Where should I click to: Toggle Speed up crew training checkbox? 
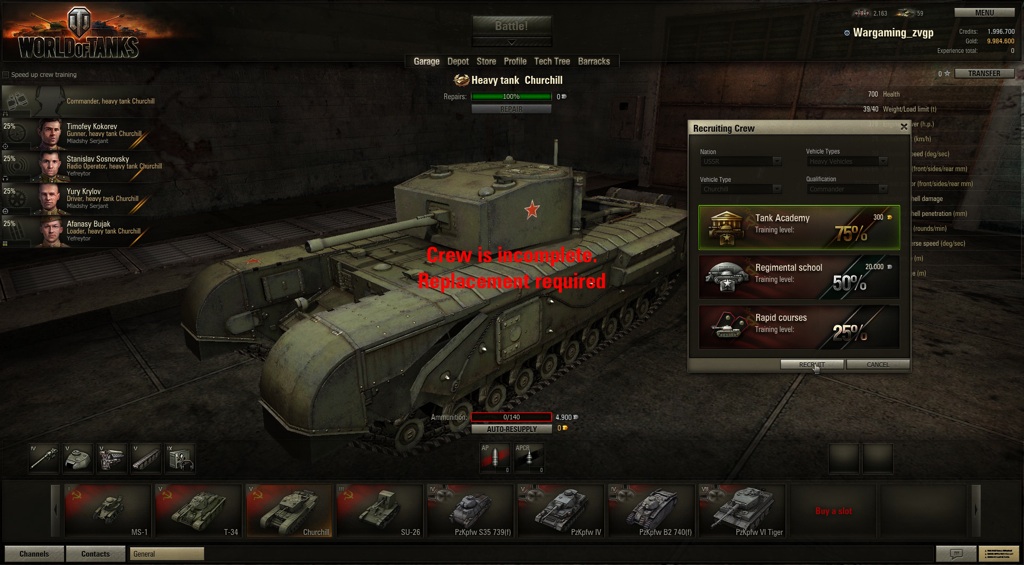point(6,75)
